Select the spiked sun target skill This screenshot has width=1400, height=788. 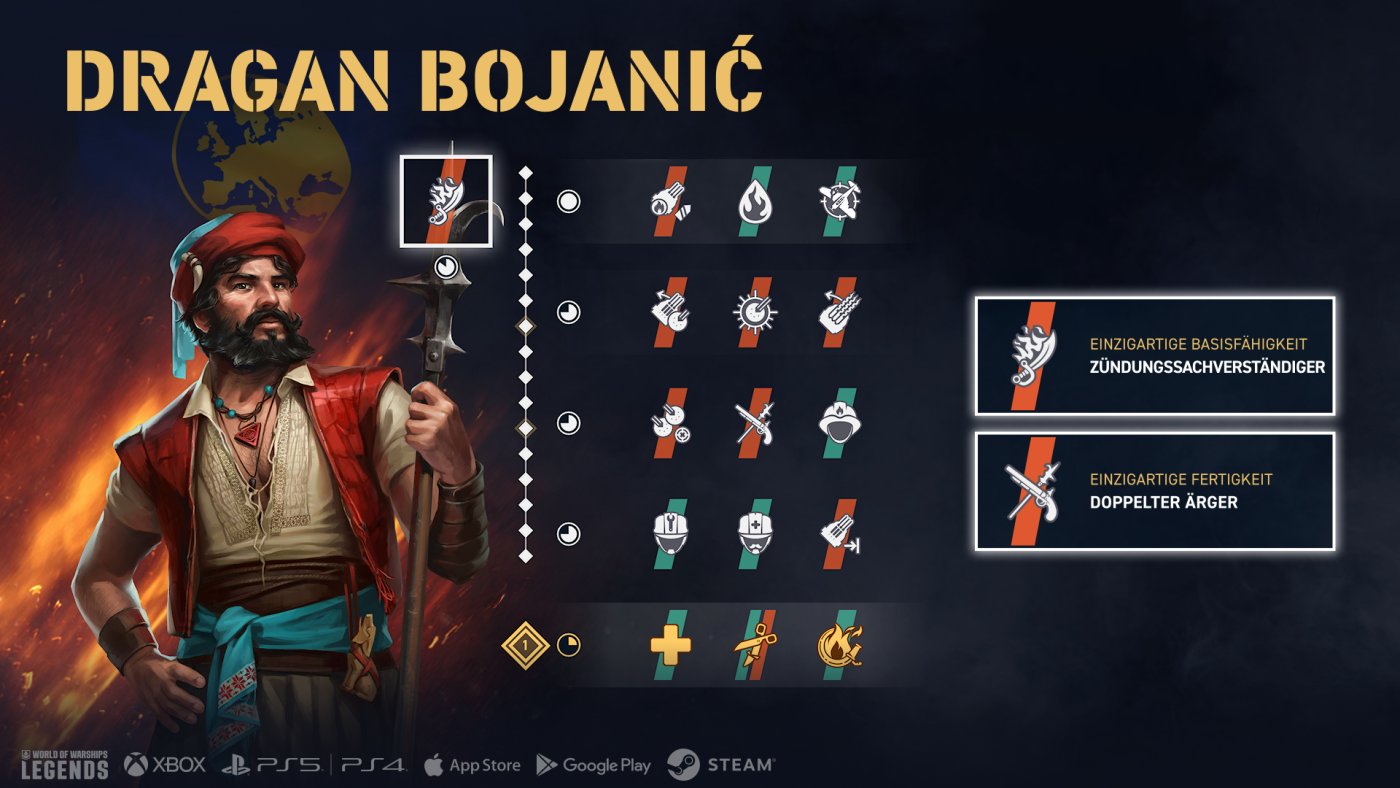click(x=755, y=312)
